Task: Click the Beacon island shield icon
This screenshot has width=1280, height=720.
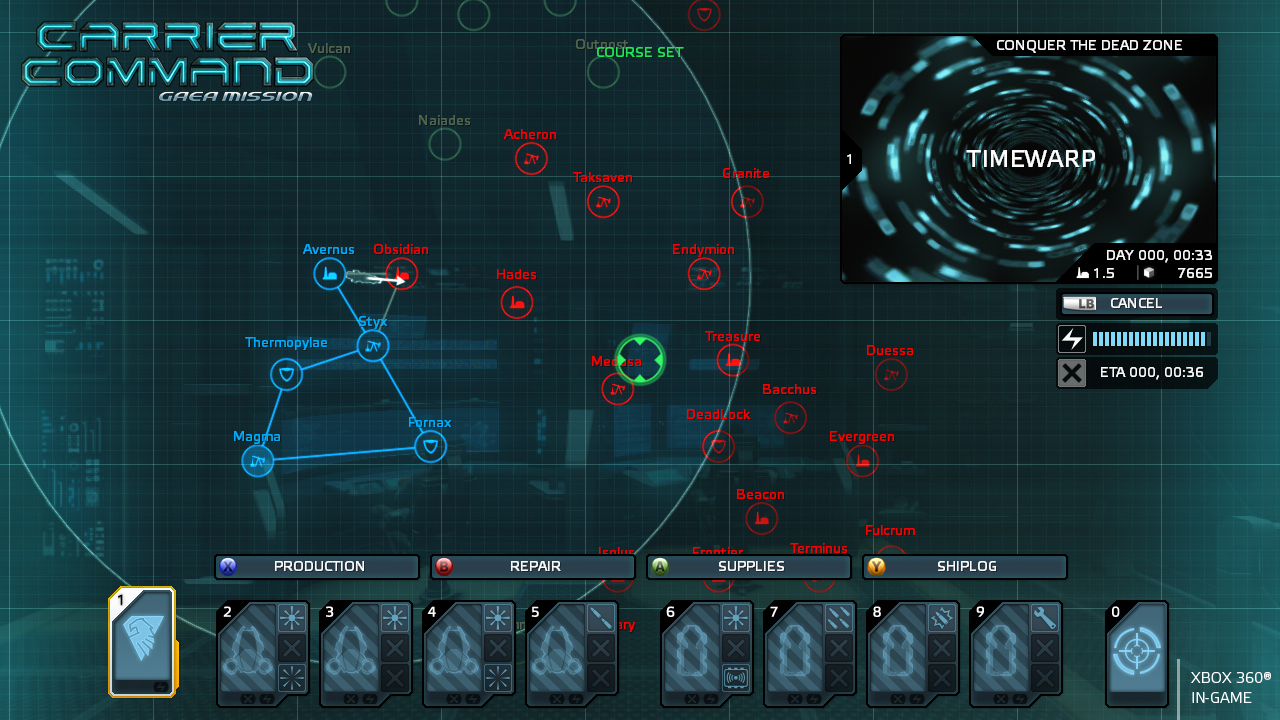Action: point(761,518)
